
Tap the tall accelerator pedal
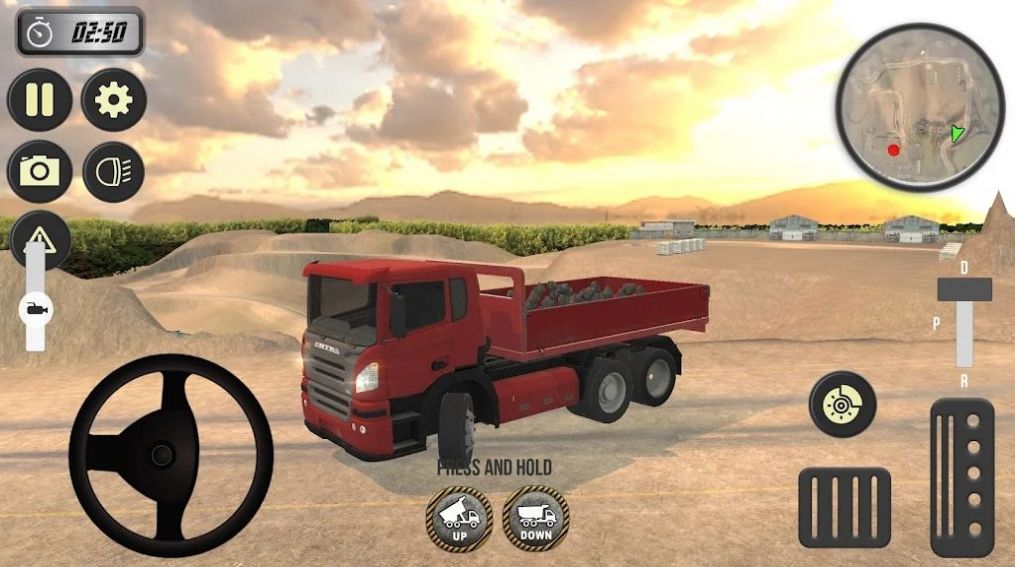coord(962,477)
